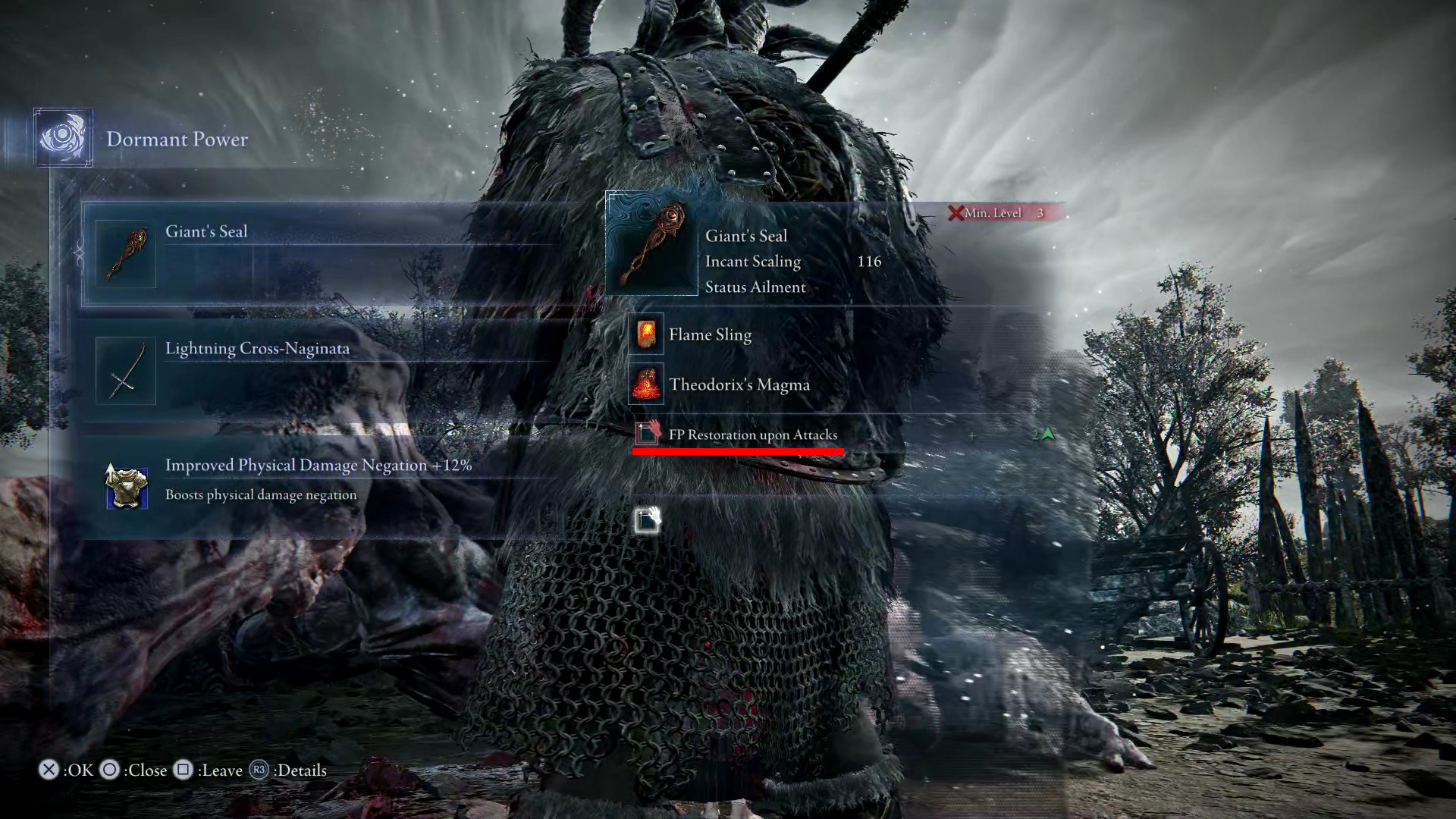This screenshot has width=1456, height=819.
Task: Click FP Restoration upon Attacks passive
Action: click(x=752, y=435)
